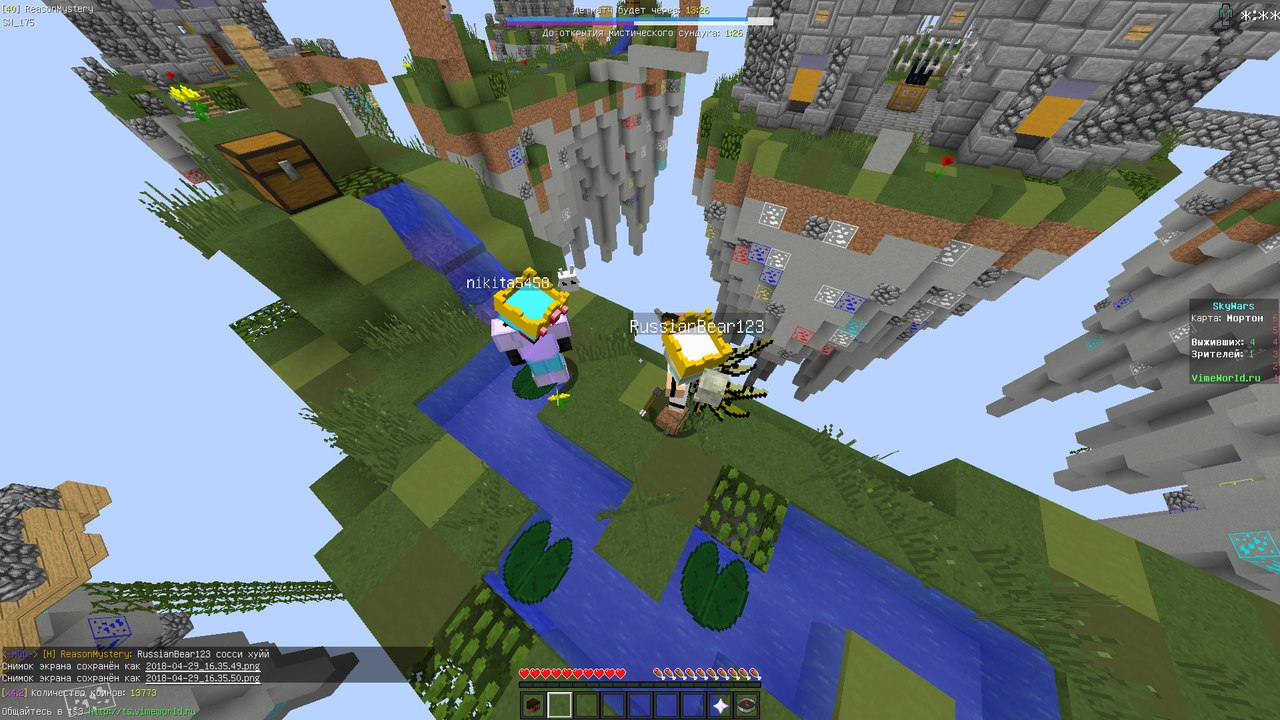Select the player head hotbar slot

coord(533,705)
